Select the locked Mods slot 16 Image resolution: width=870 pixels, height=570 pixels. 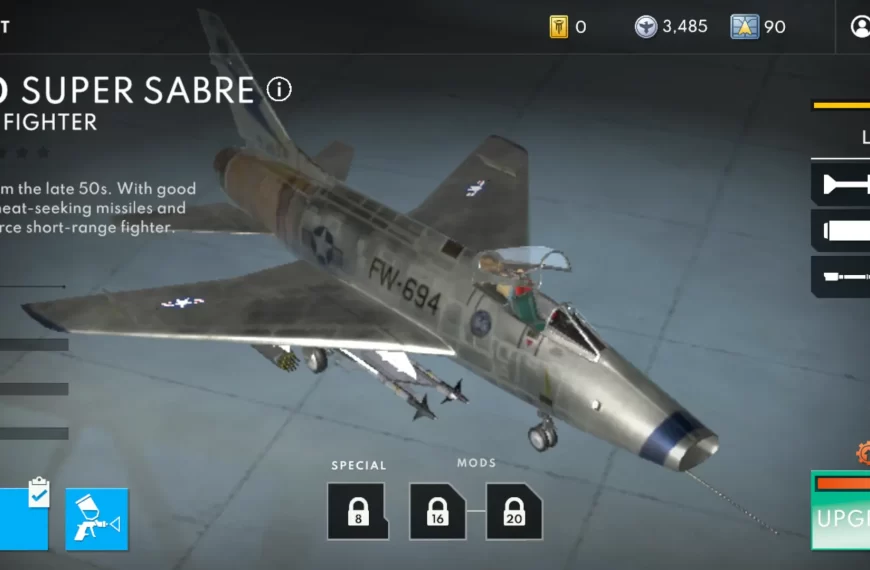tap(437, 511)
